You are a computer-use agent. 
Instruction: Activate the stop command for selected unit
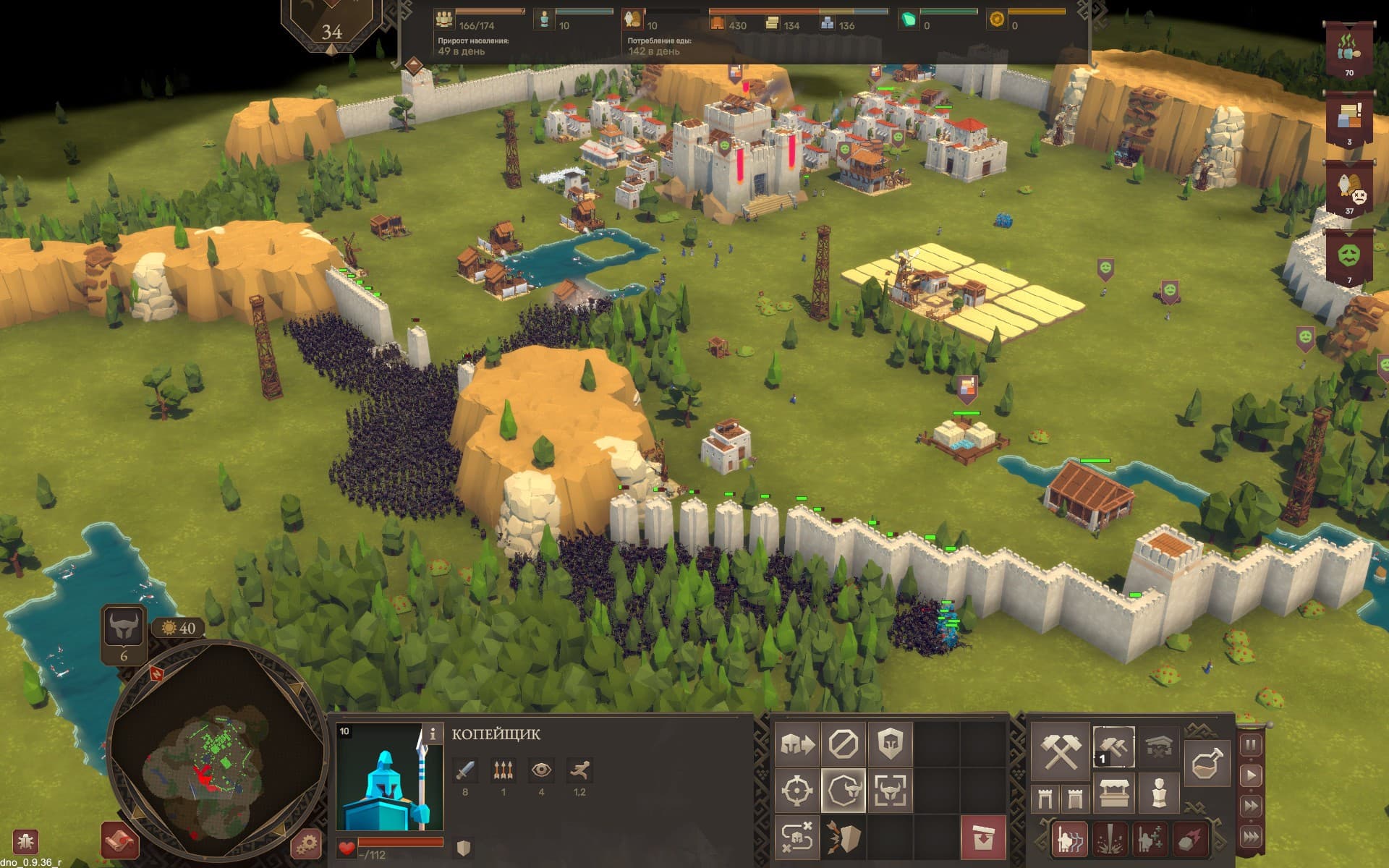pos(843,744)
